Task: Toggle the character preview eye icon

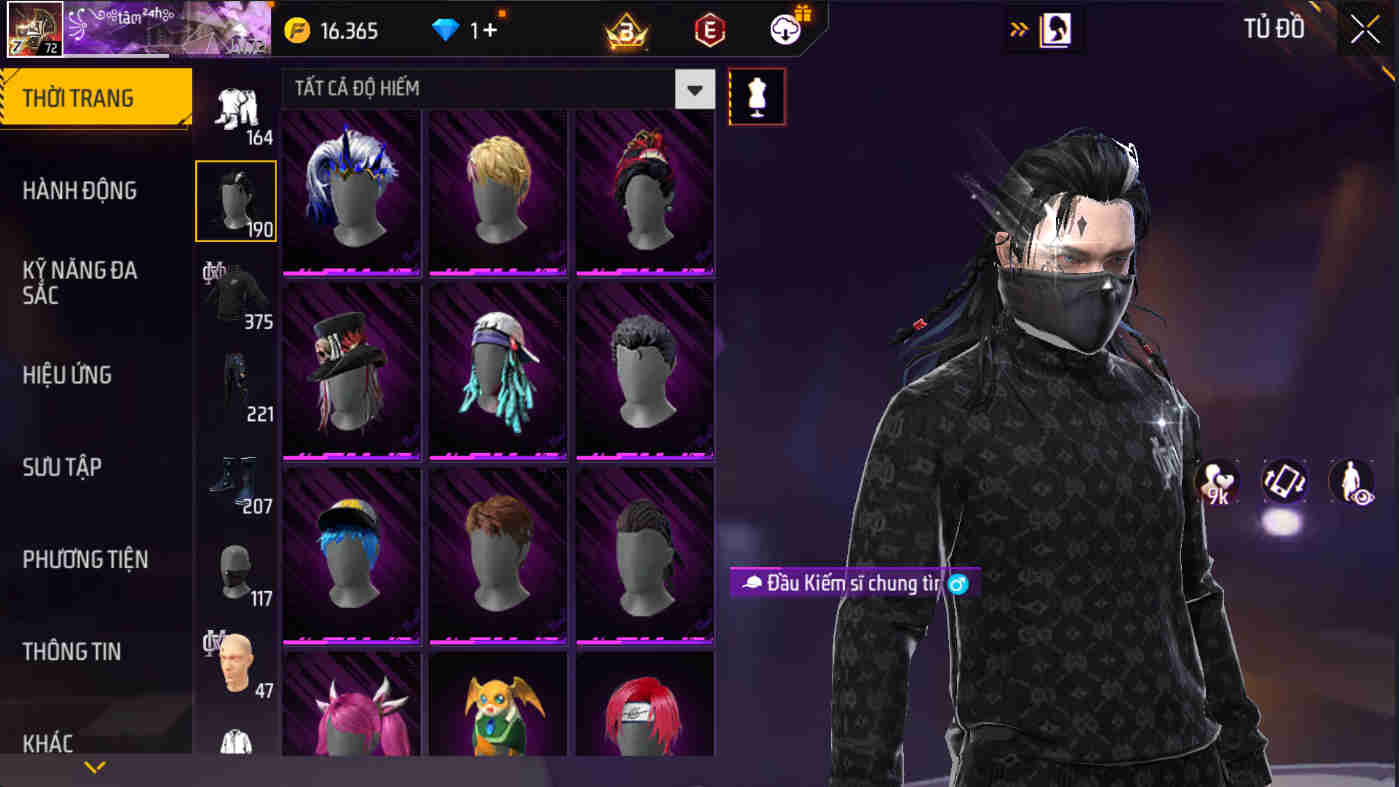Action: point(1351,483)
